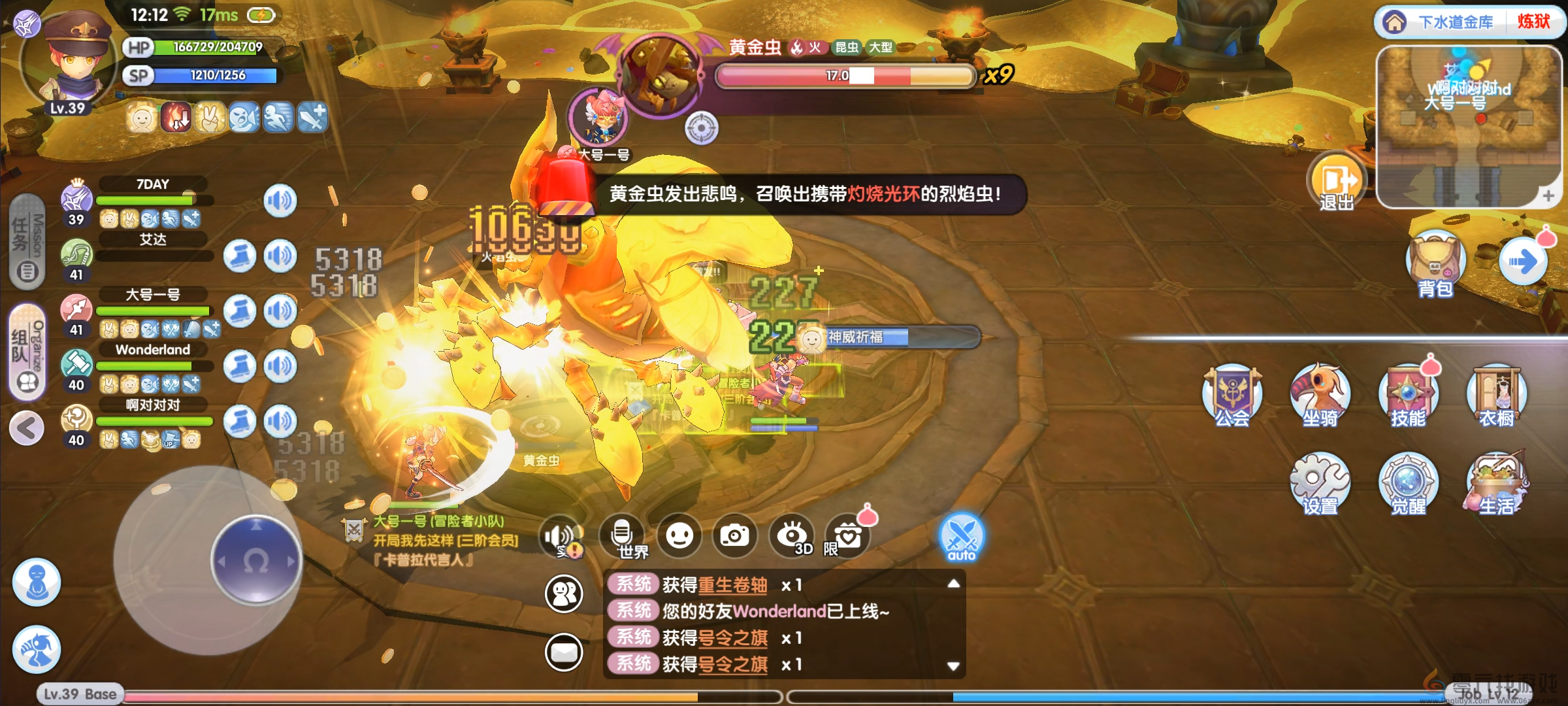Open the 世界 world chat channel
The width and height of the screenshot is (1568, 706).
623,537
